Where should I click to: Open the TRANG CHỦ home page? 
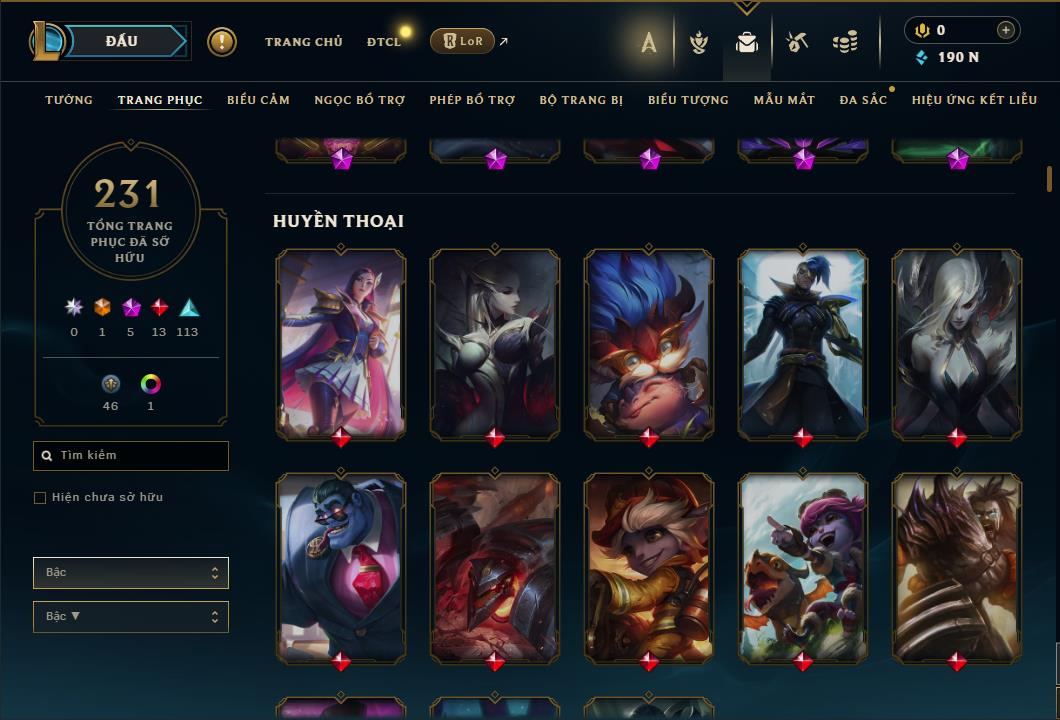[x=303, y=42]
